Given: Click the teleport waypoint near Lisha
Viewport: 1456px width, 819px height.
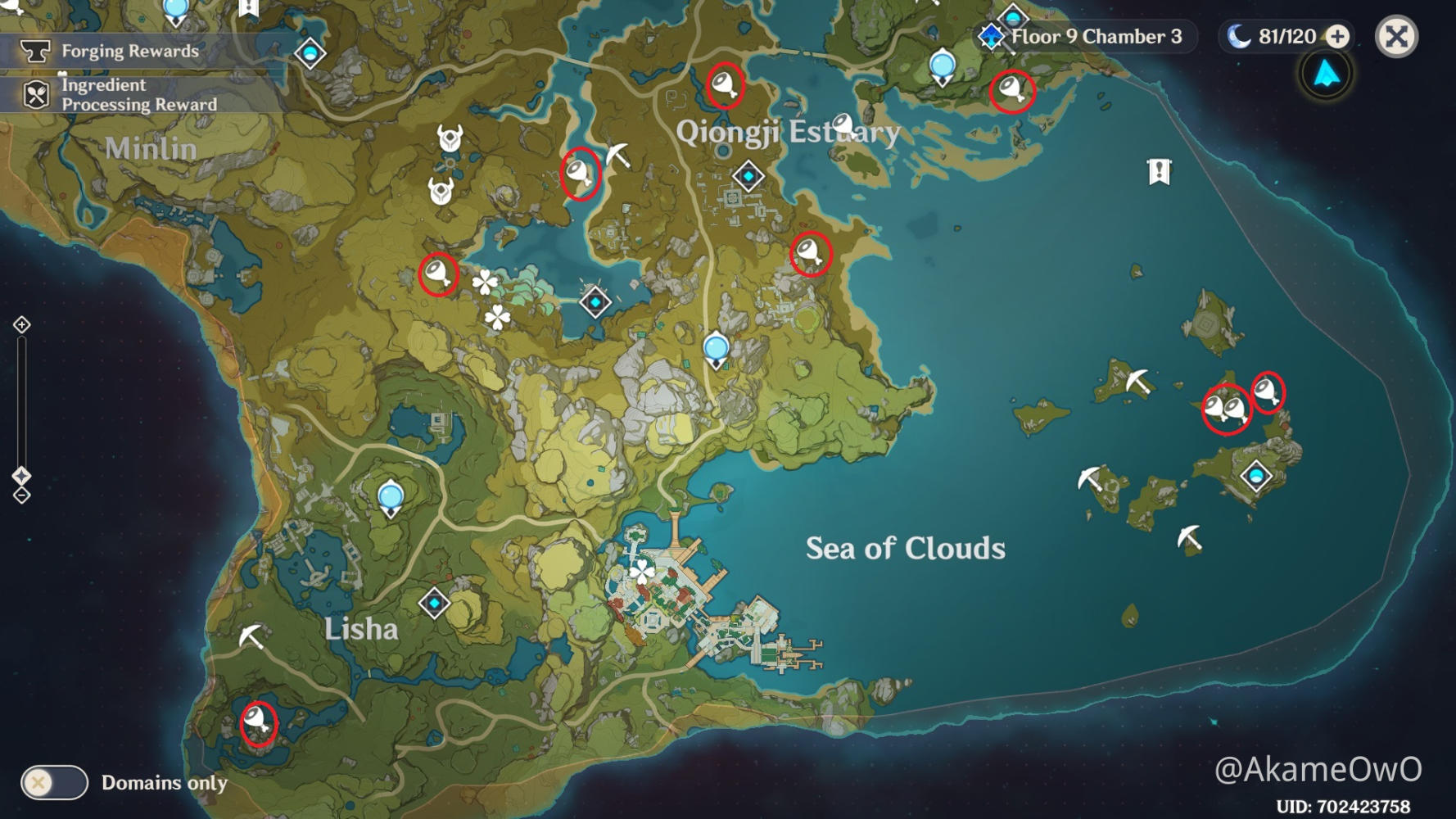Looking at the screenshot, I should pyautogui.click(x=390, y=495).
